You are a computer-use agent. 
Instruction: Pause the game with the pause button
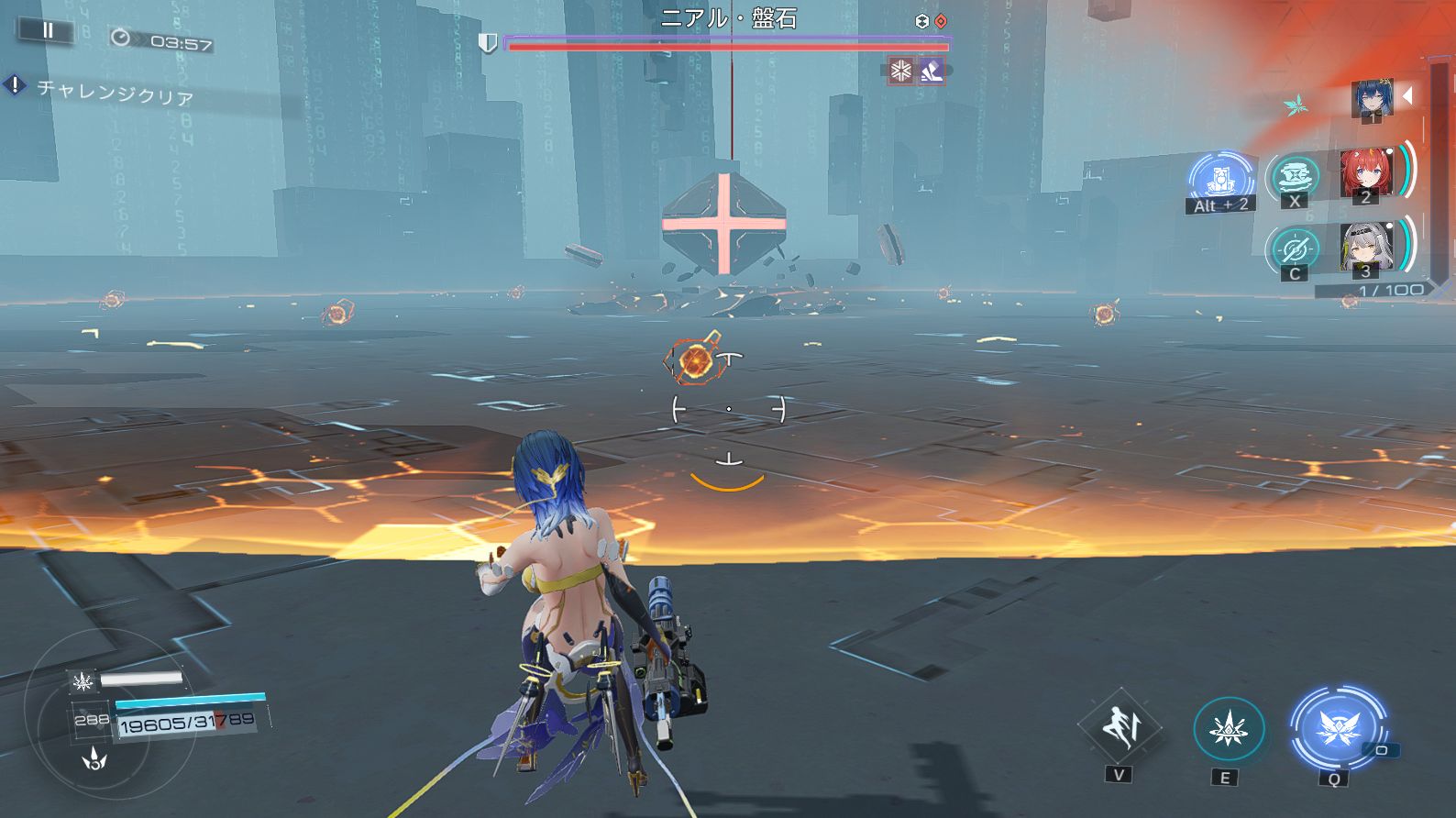click(47, 30)
